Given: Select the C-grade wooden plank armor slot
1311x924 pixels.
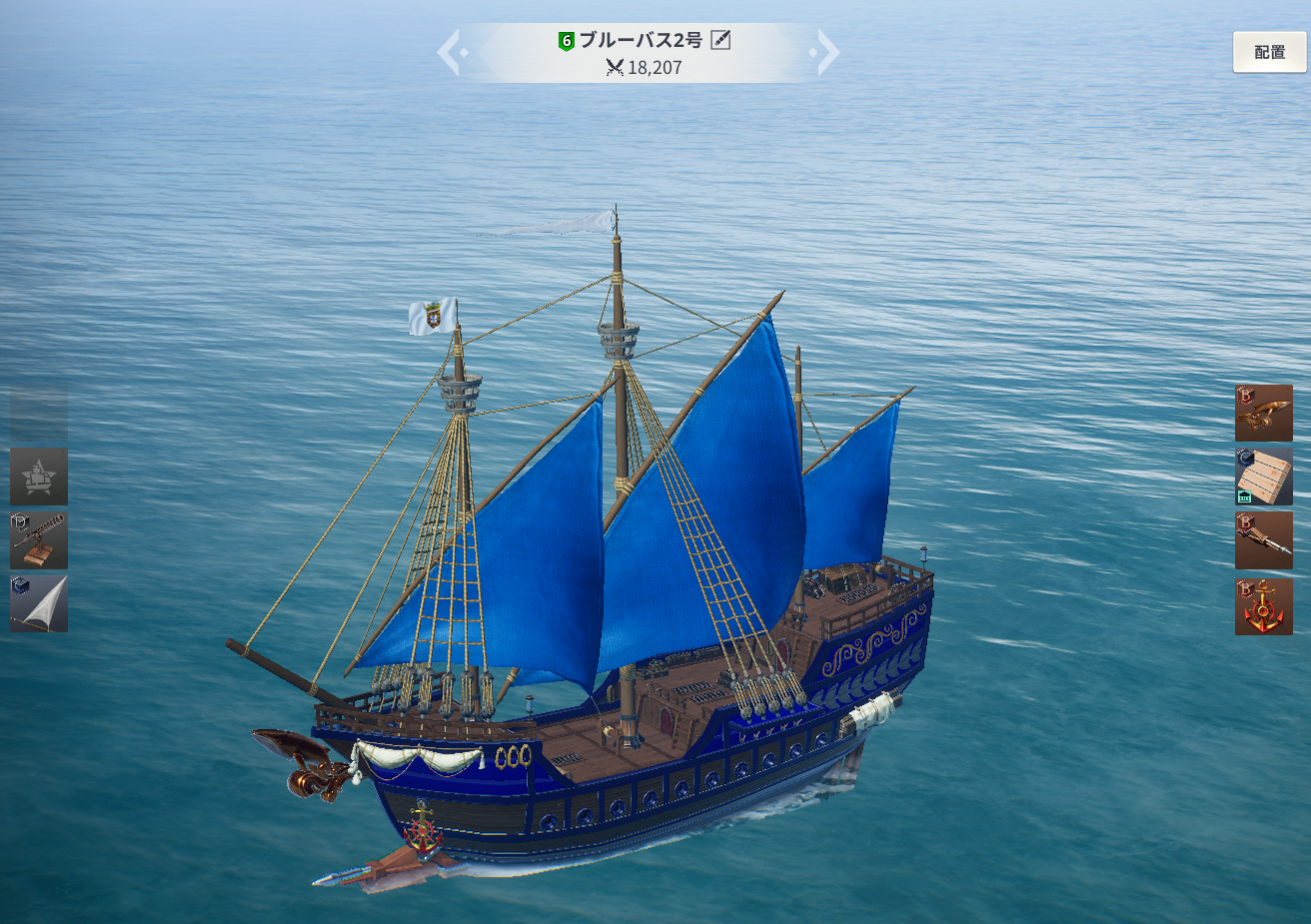Looking at the screenshot, I should point(1263,476).
